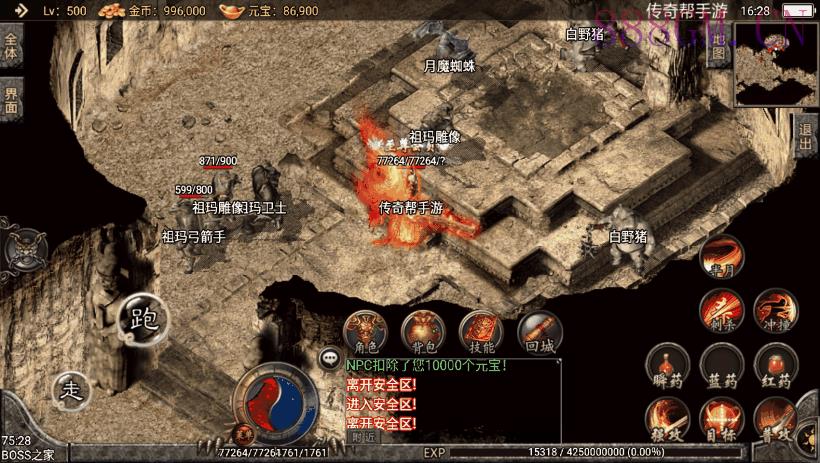Use the 蓝药 mana potion slot
This screenshot has height=463, width=820.
pos(720,366)
